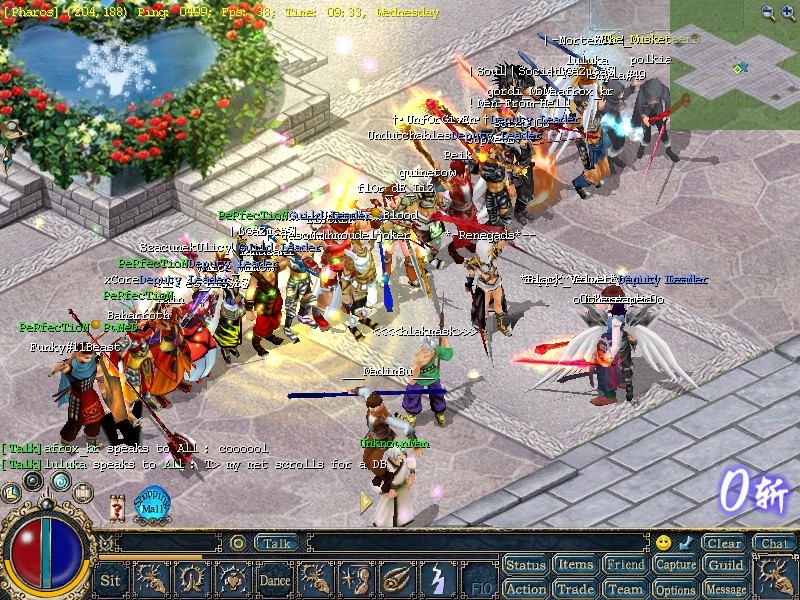Zoom out the minimap
Viewport: 800px width, 600px height.
tap(767, 13)
